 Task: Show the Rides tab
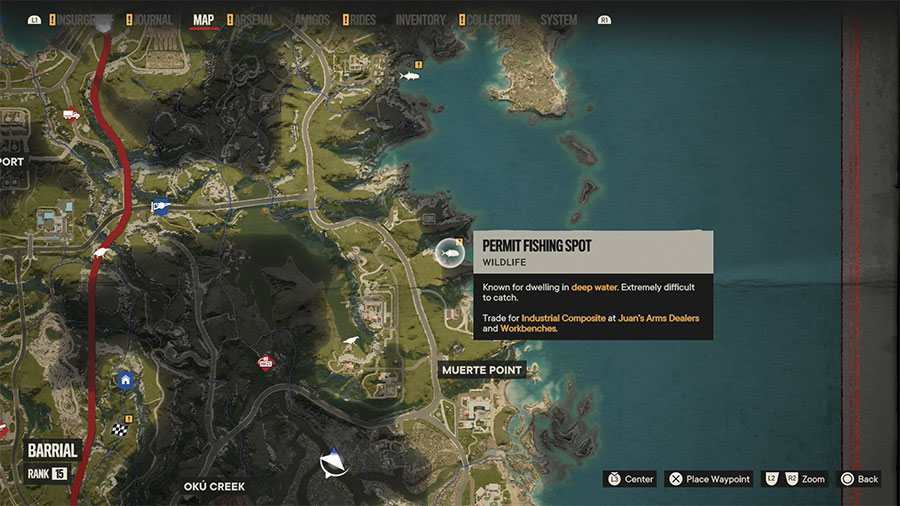point(362,20)
